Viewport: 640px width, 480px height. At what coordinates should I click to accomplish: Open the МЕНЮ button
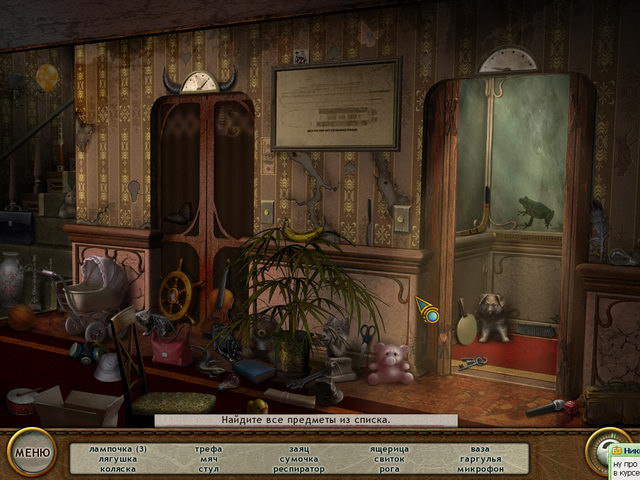coord(31,453)
